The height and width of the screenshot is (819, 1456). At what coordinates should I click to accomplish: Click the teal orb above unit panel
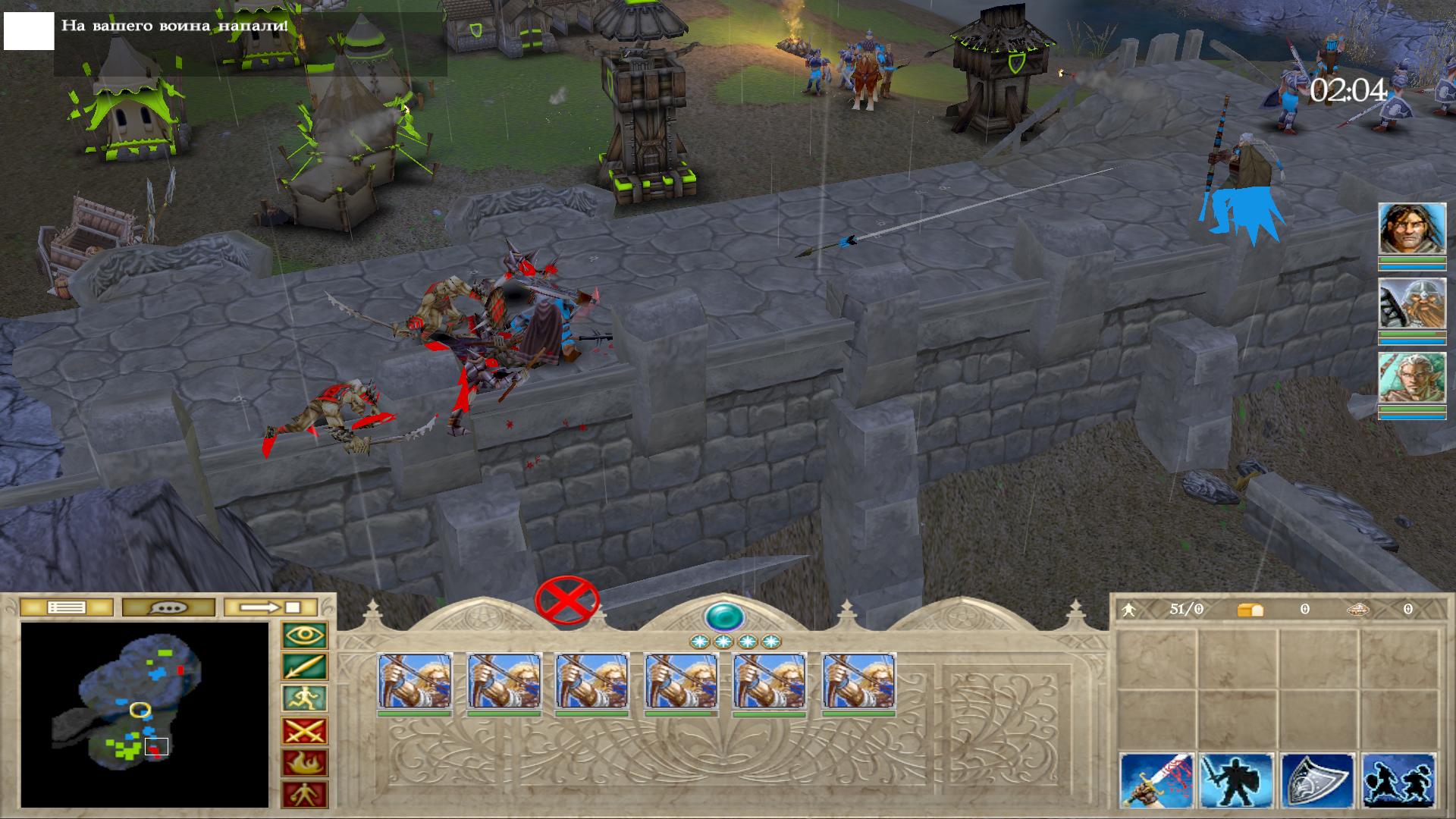pyautogui.click(x=724, y=616)
